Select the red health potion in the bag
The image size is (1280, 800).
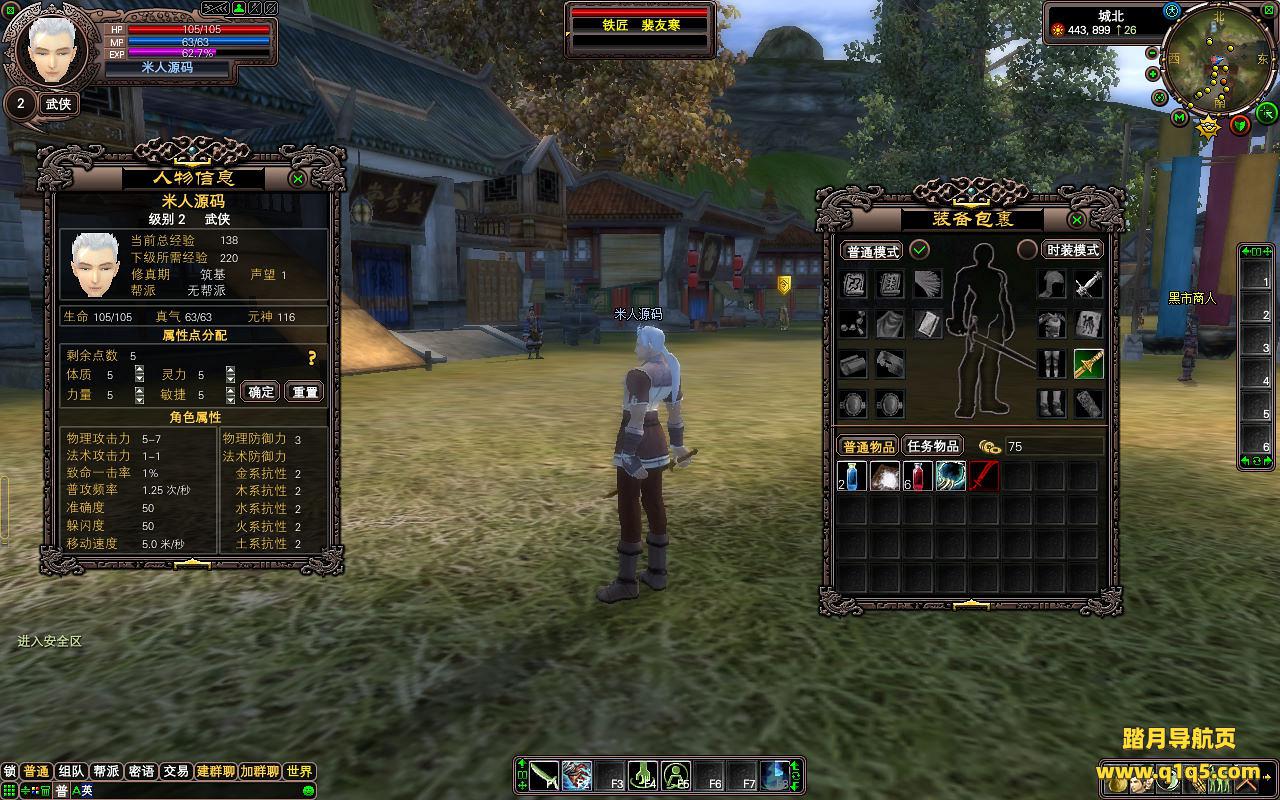coord(918,476)
